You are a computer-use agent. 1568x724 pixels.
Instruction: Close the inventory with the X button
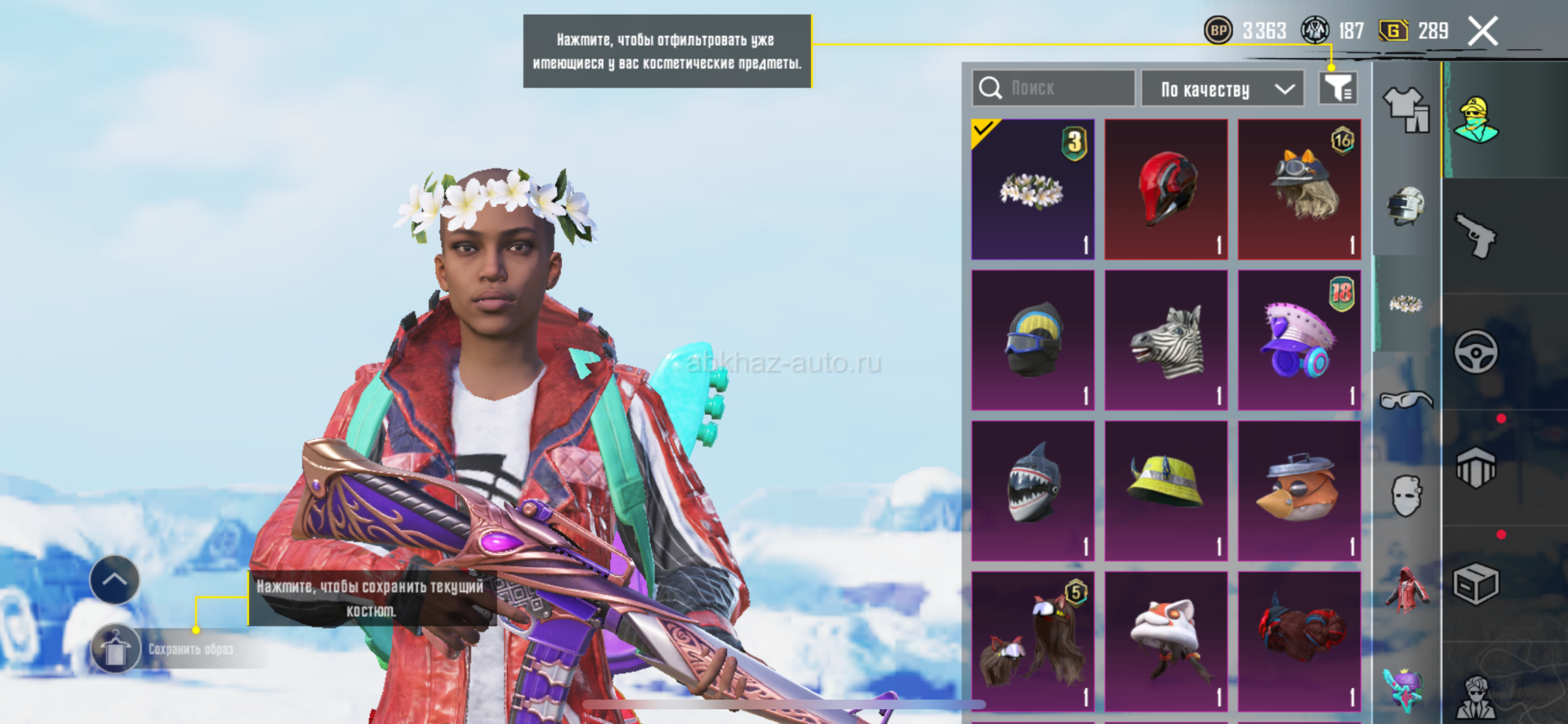[1482, 32]
